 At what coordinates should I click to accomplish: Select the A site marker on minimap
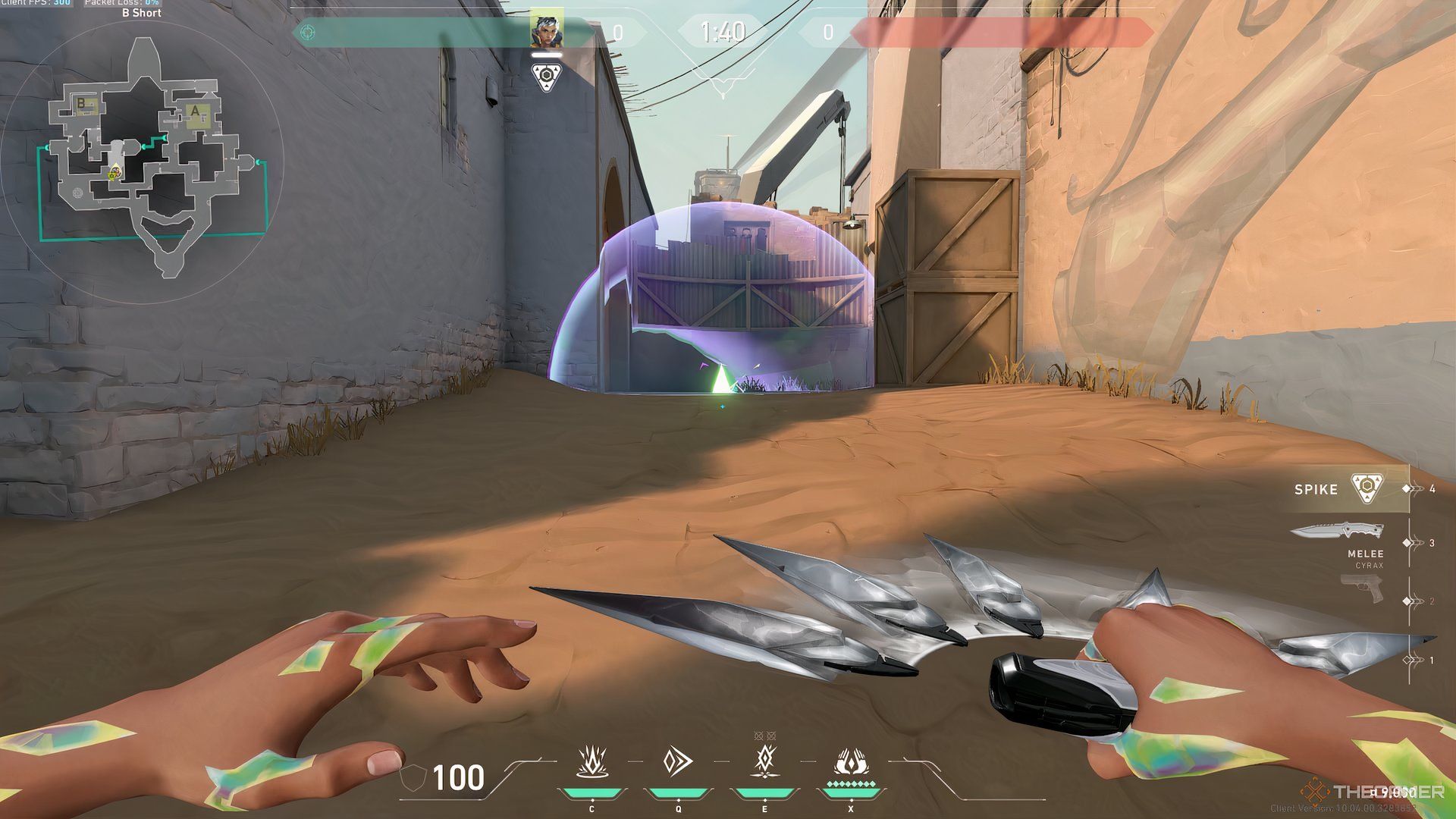196,113
